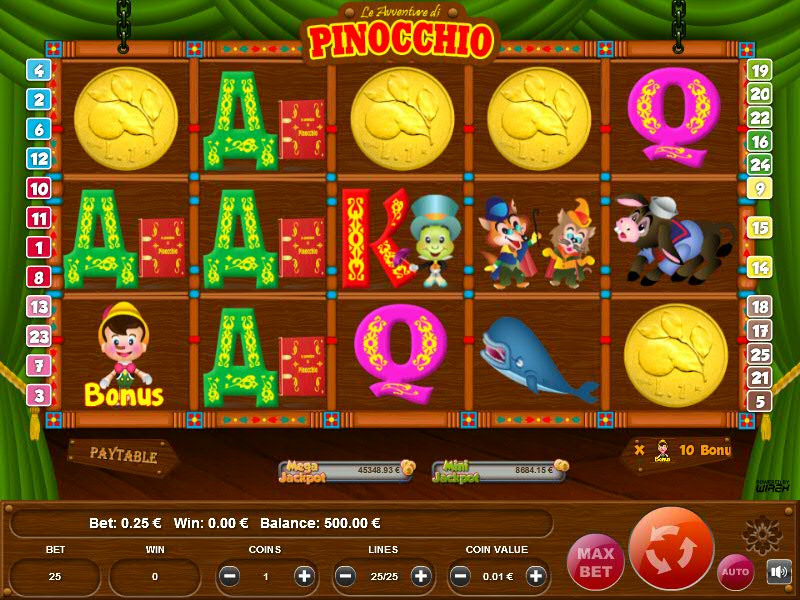This screenshot has width=800, height=600.
Task: Select payline 15 marker
Action: tap(760, 228)
